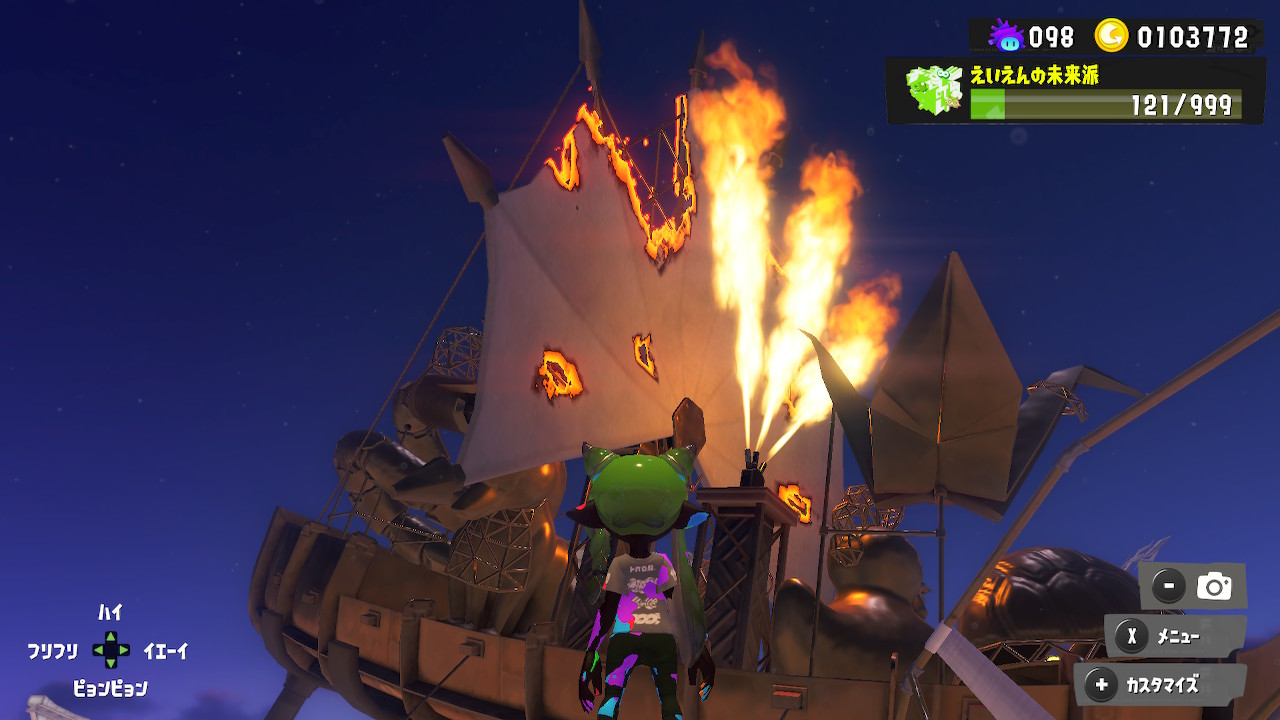Open the カスタマイズ option
1280x720 pixels.
[1160, 685]
